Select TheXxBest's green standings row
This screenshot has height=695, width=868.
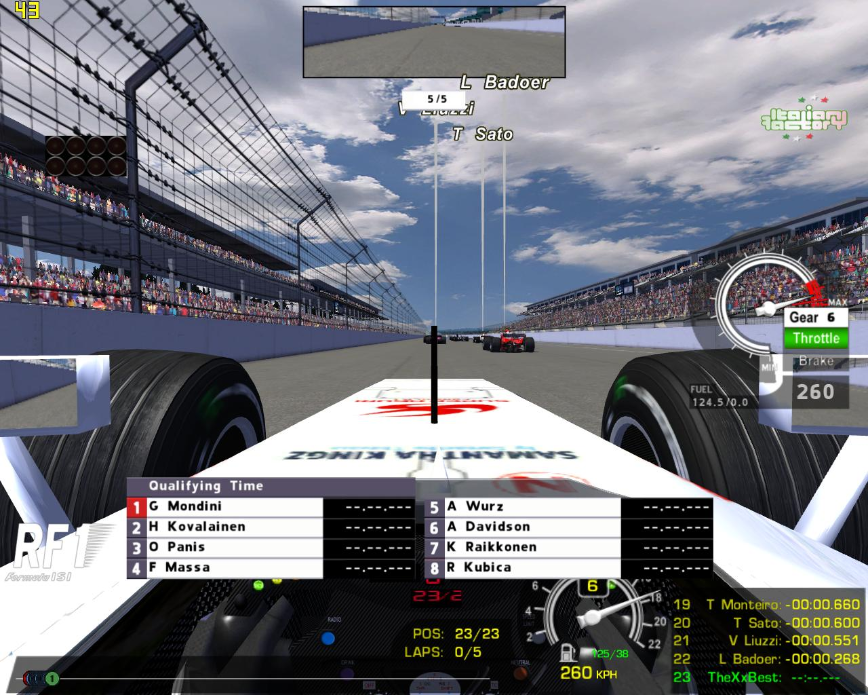766,677
